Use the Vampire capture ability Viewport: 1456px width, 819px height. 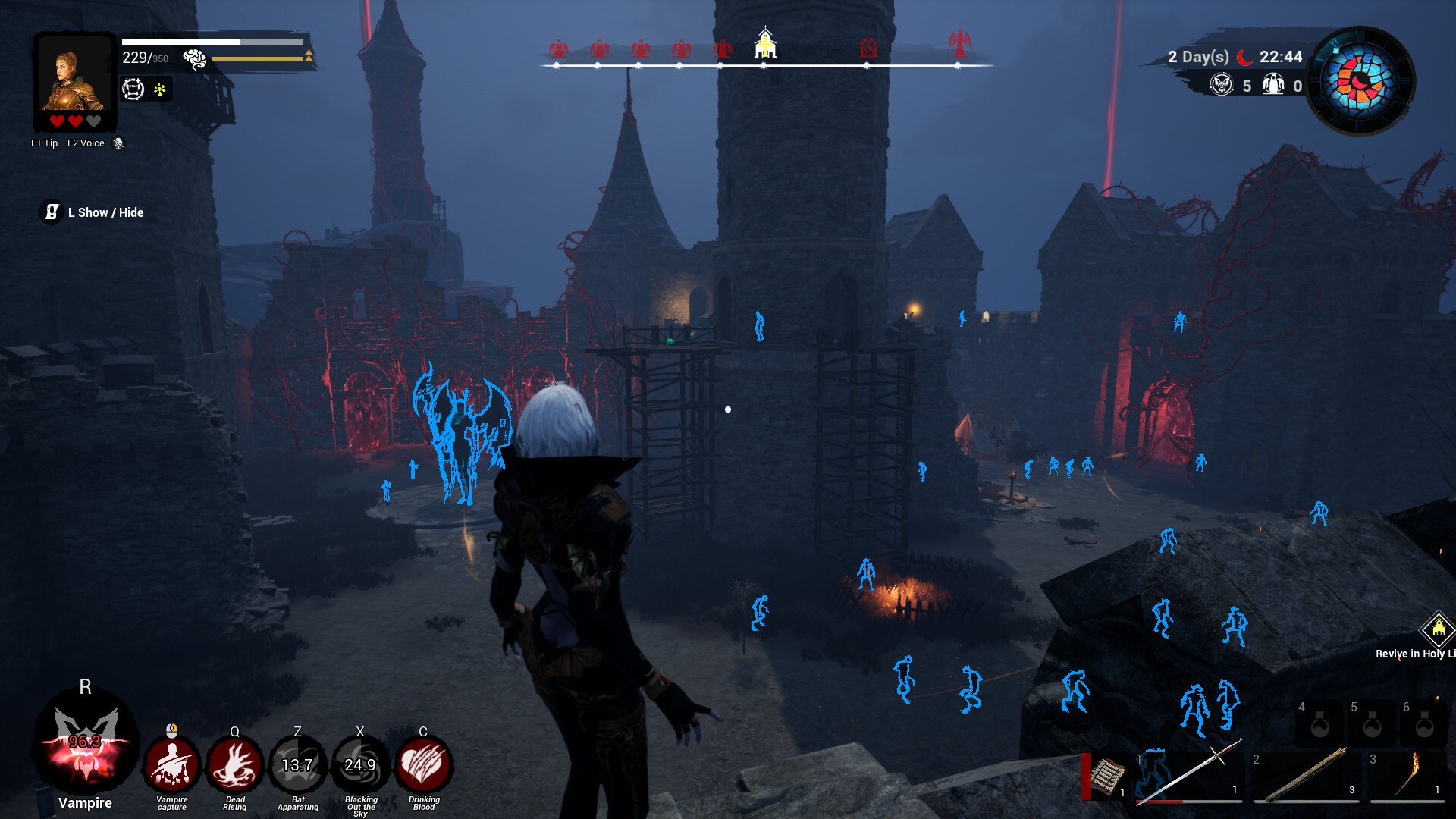172,765
